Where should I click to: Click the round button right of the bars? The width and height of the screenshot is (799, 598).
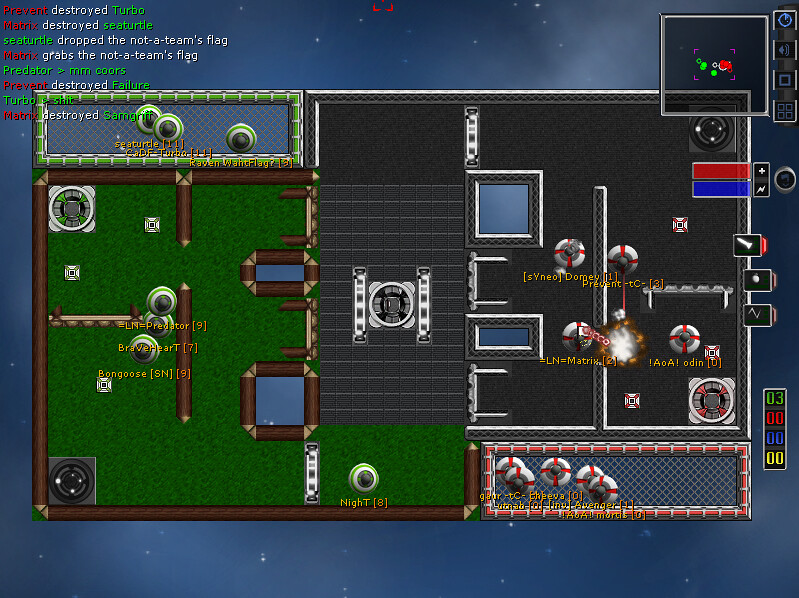(785, 179)
